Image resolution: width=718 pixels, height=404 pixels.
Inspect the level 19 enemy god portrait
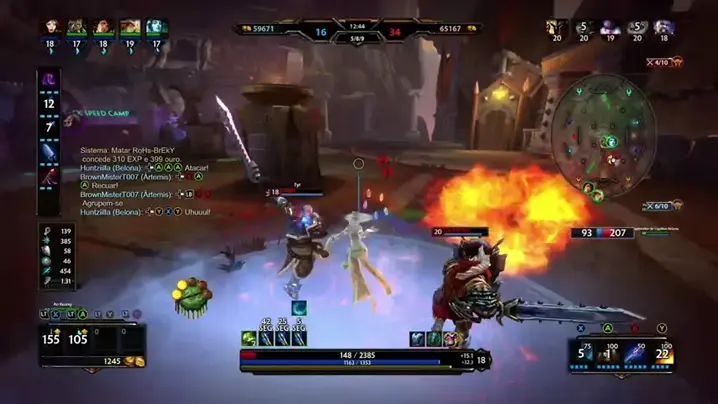click(x=611, y=28)
